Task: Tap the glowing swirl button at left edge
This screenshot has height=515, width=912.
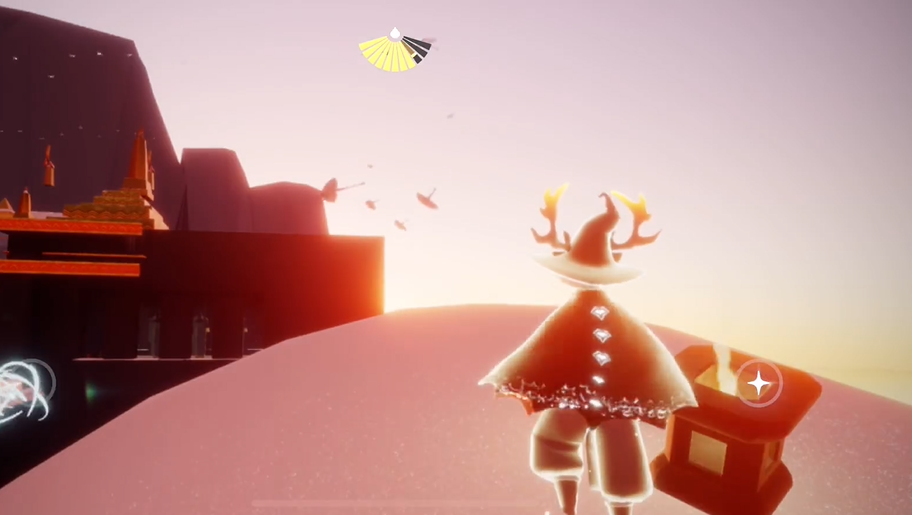Action: (24, 387)
